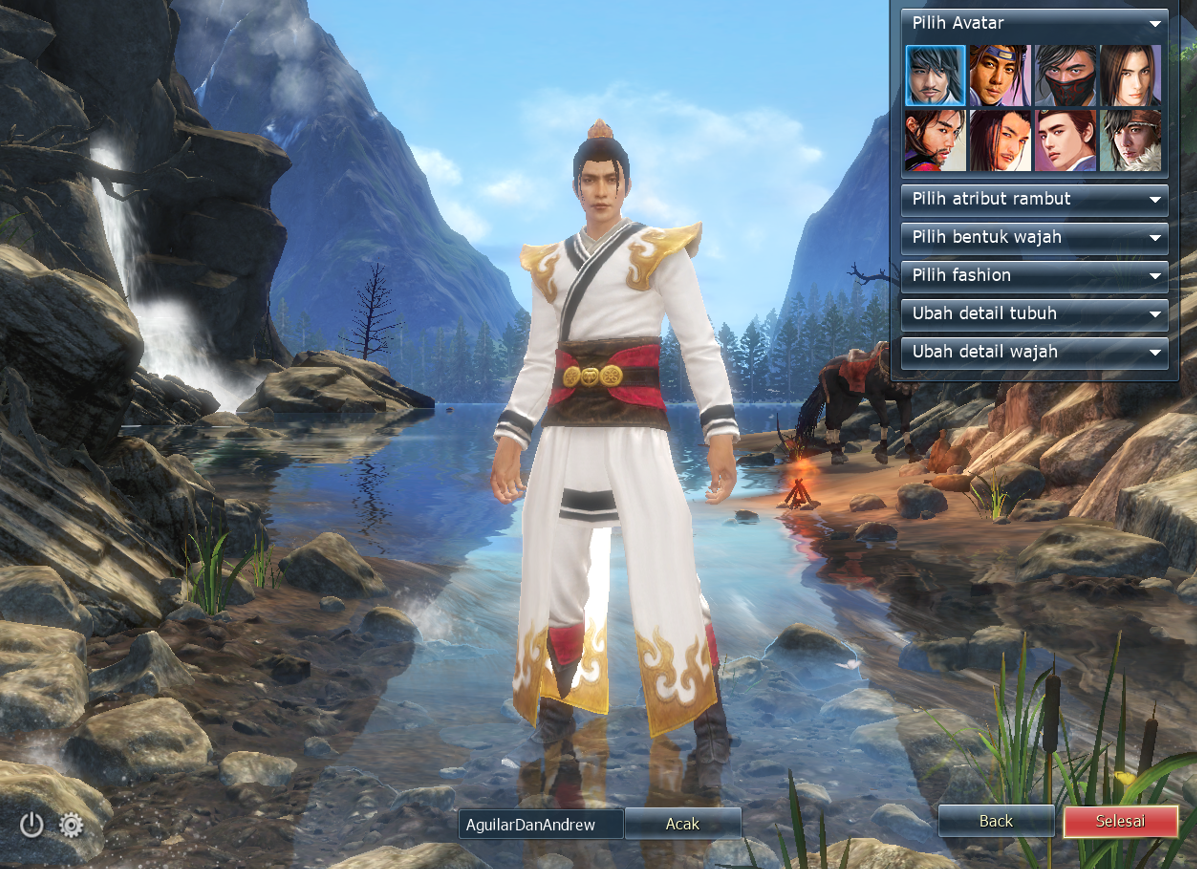Expand the Pilih fashion section
Image resolution: width=1197 pixels, height=869 pixels.
point(1034,275)
